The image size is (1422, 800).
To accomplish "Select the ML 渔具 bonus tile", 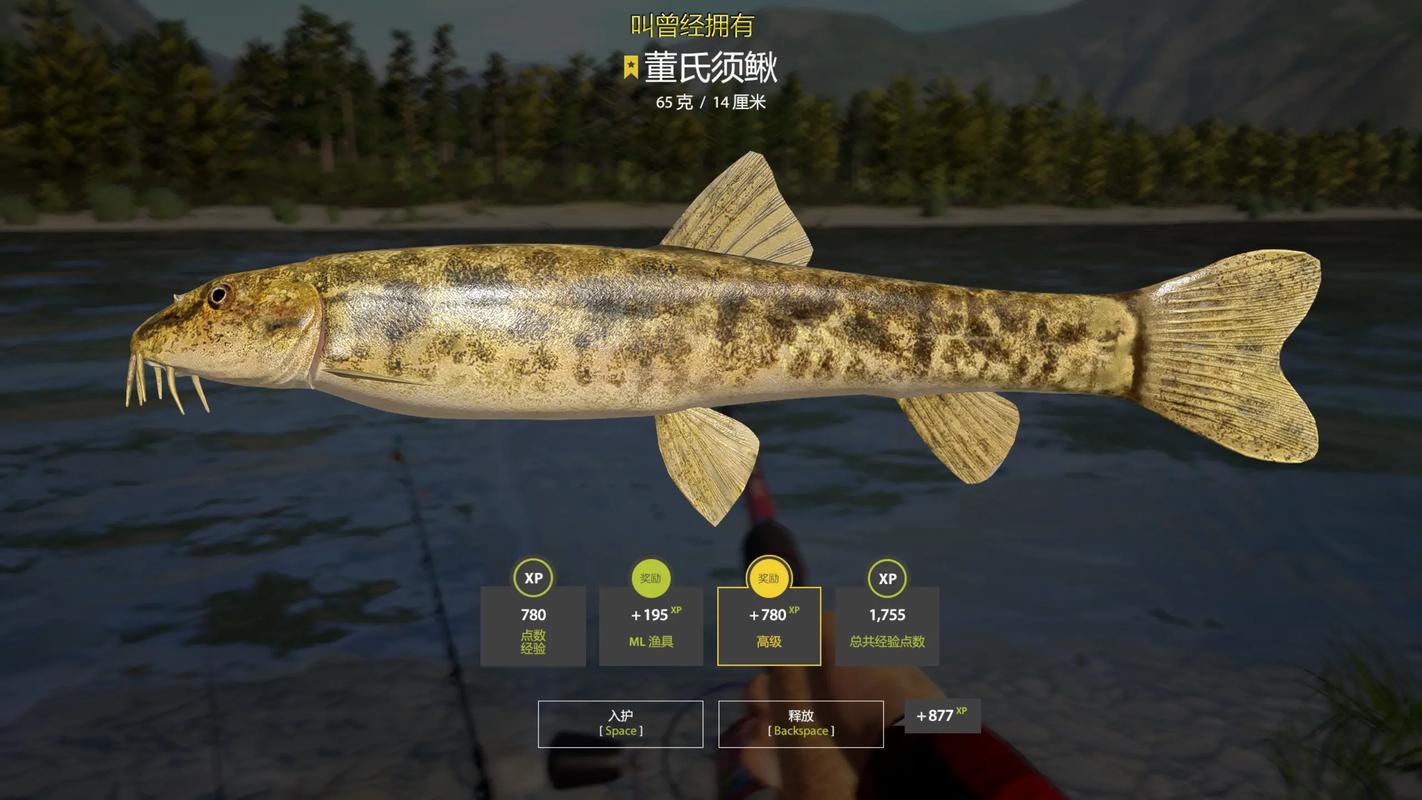I will 651,626.
